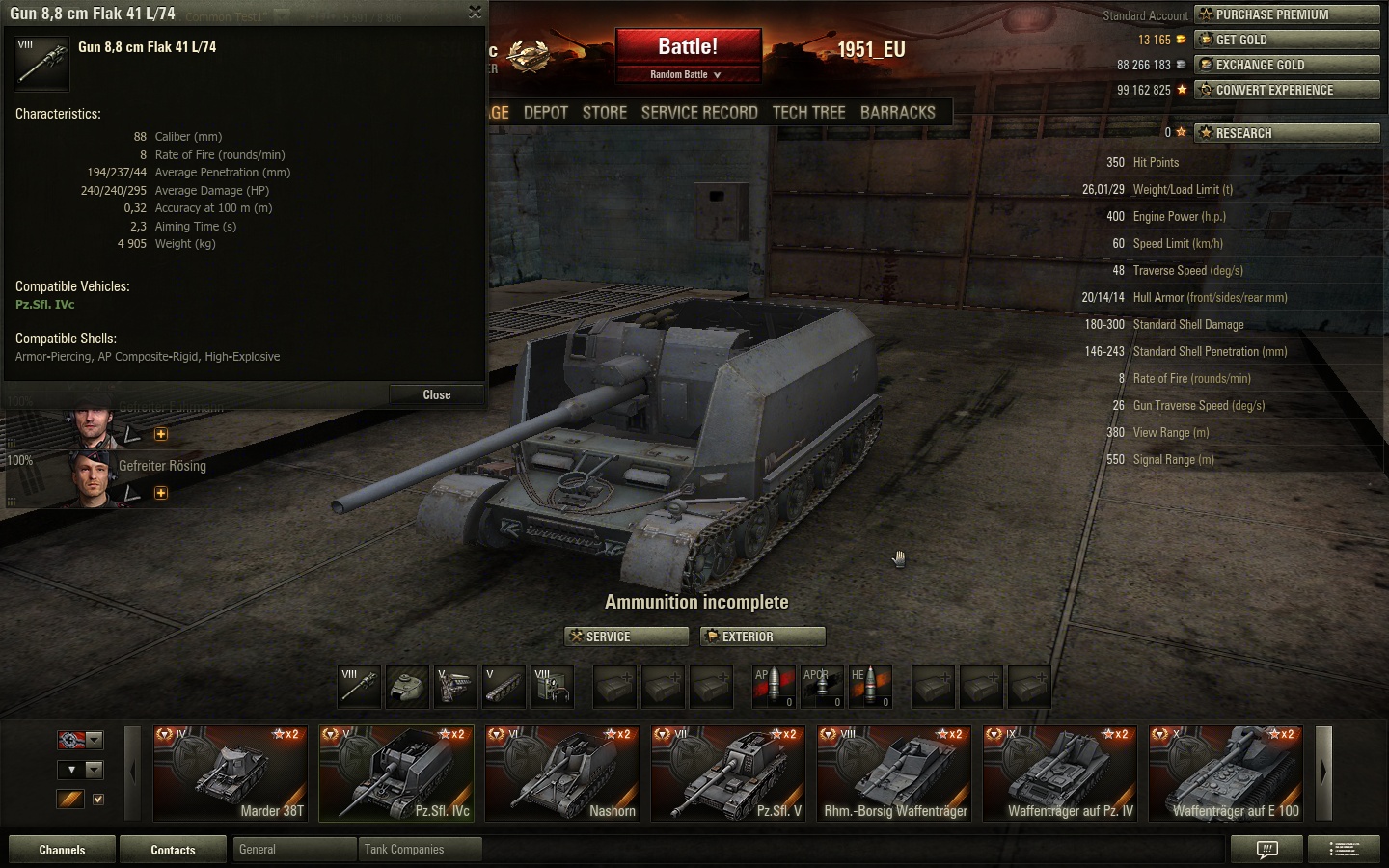The width and height of the screenshot is (1389, 868).
Task: Open the Channels chat button
Action: tap(62, 850)
